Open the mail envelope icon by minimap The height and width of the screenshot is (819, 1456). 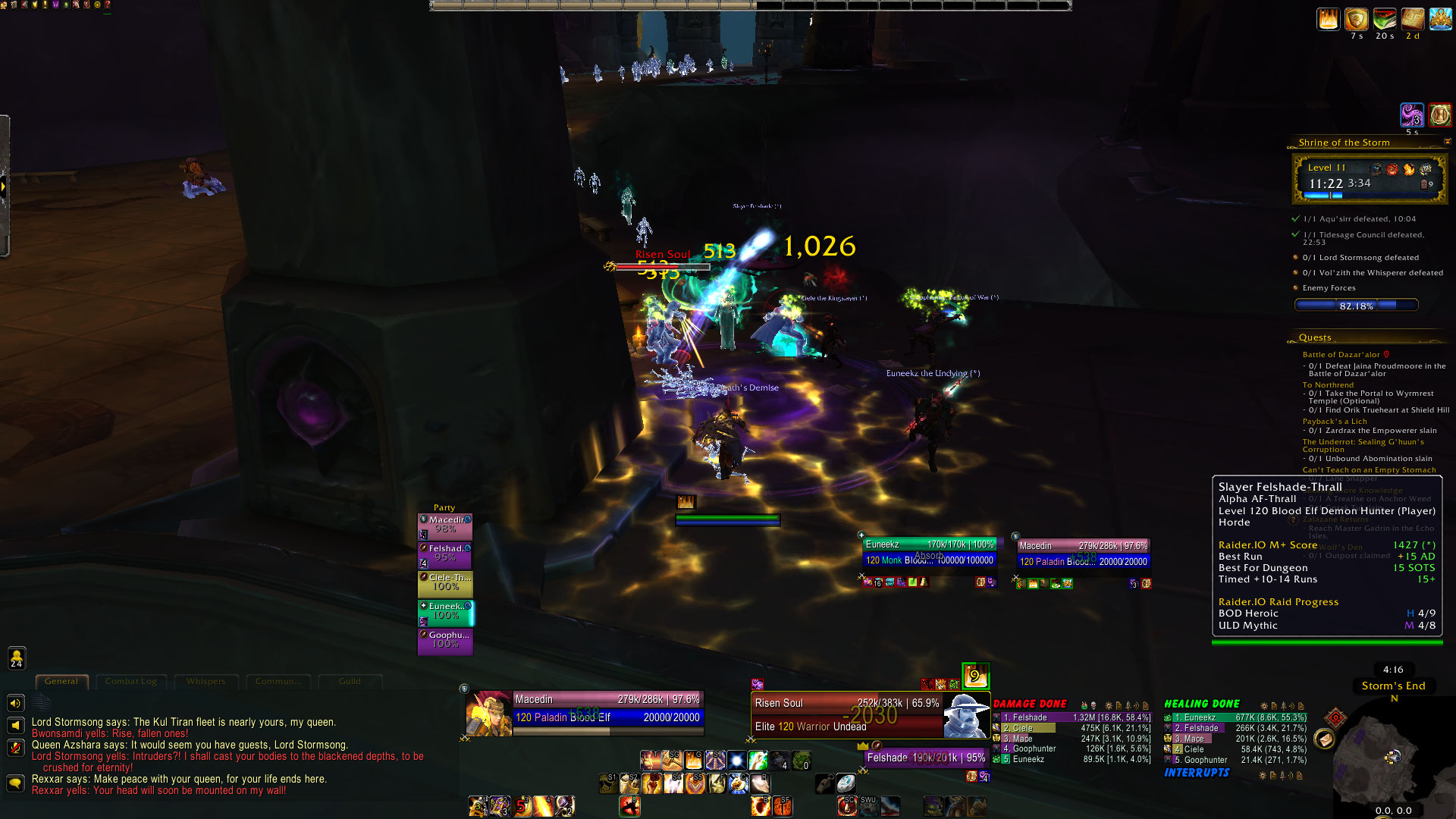pos(1324,739)
